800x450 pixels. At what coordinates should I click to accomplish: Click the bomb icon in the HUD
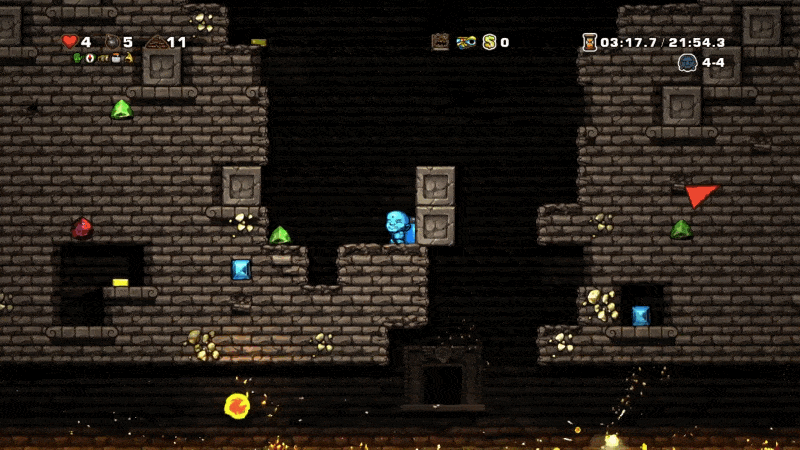(x=111, y=42)
